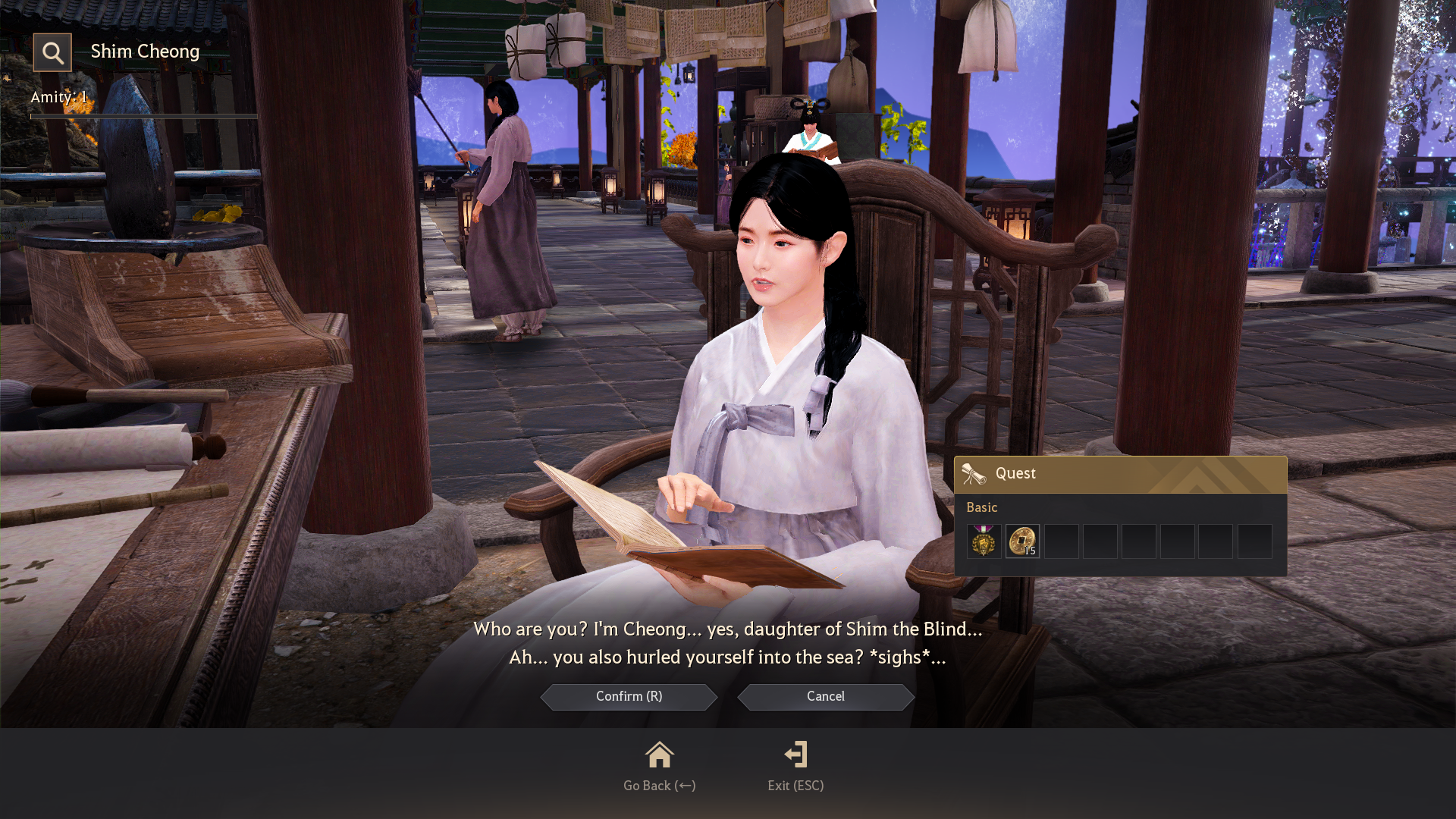Confirm the quest dialogue
This screenshot has width=1456, height=819.
click(629, 697)
